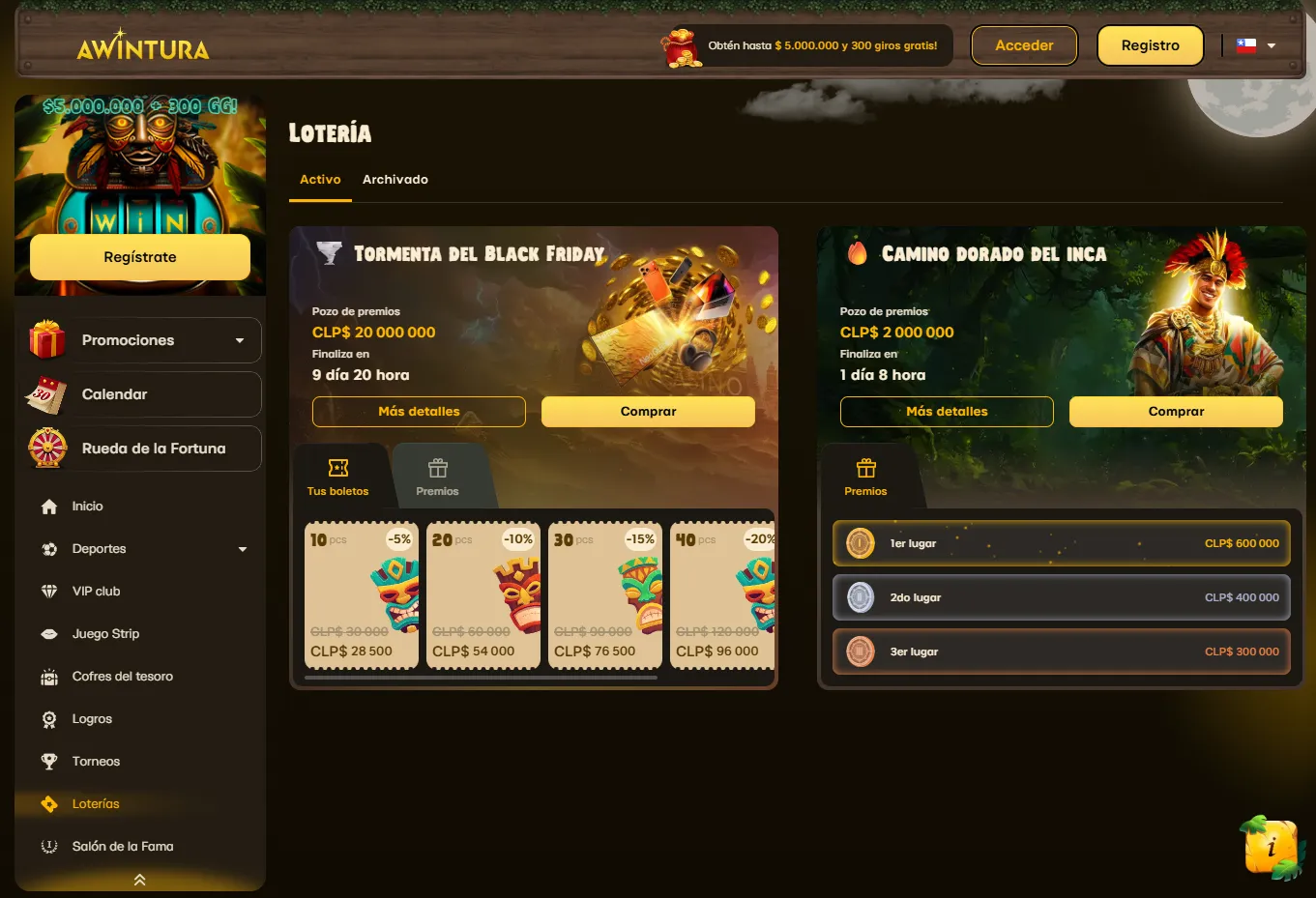
Task: Choose the 30 pcs ticket bundle
Action: 605,595
